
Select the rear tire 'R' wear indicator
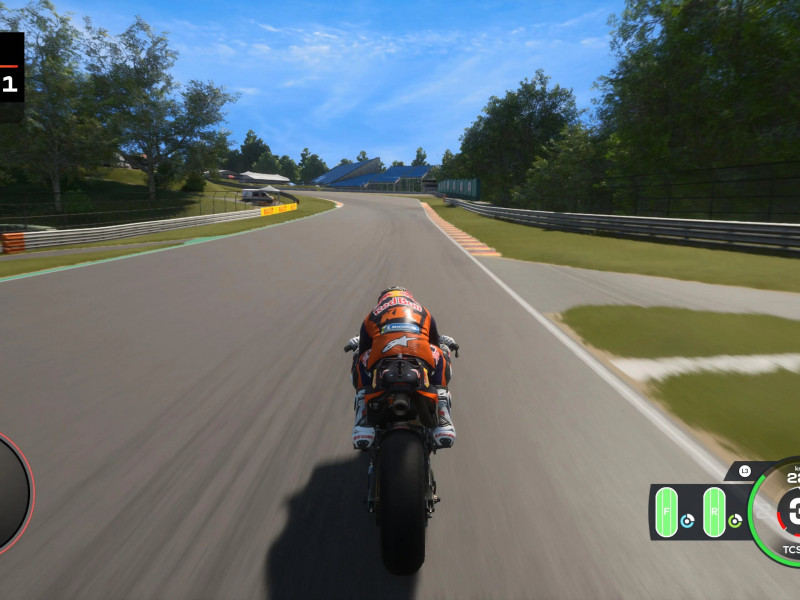pos(714,512)
